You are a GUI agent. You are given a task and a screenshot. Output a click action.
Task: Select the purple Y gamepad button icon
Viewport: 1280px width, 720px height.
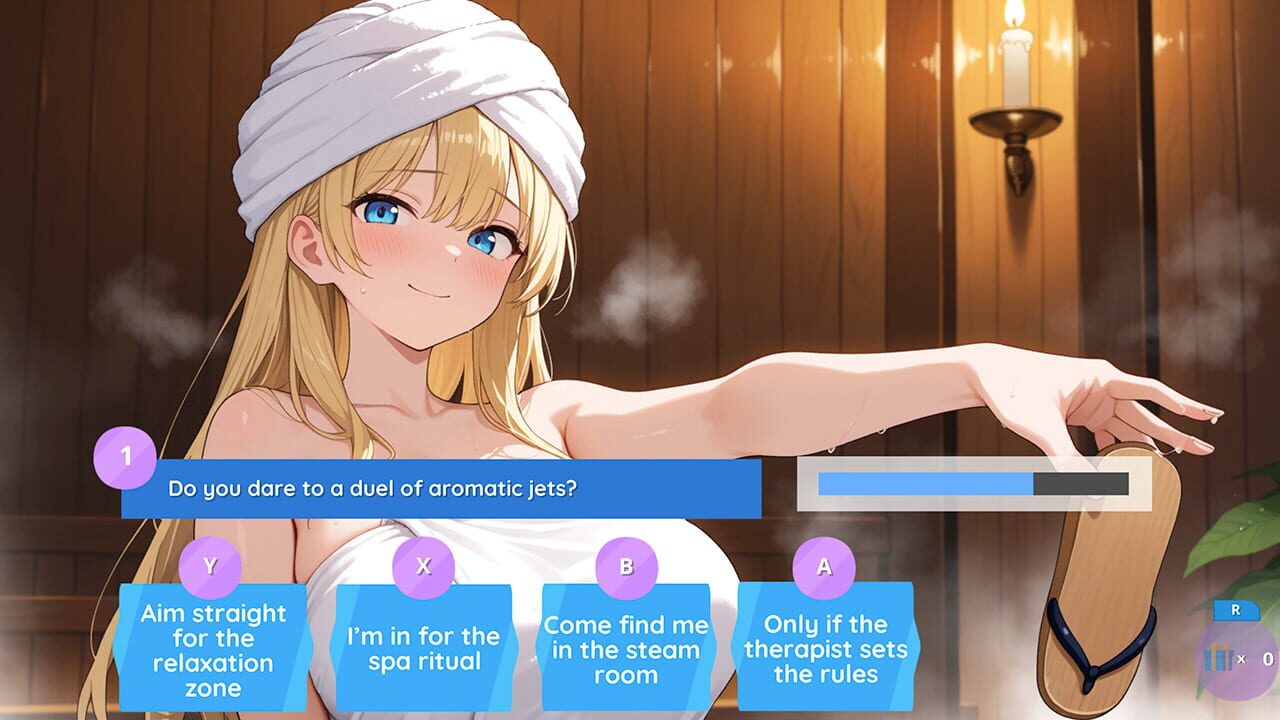[207, 567]
